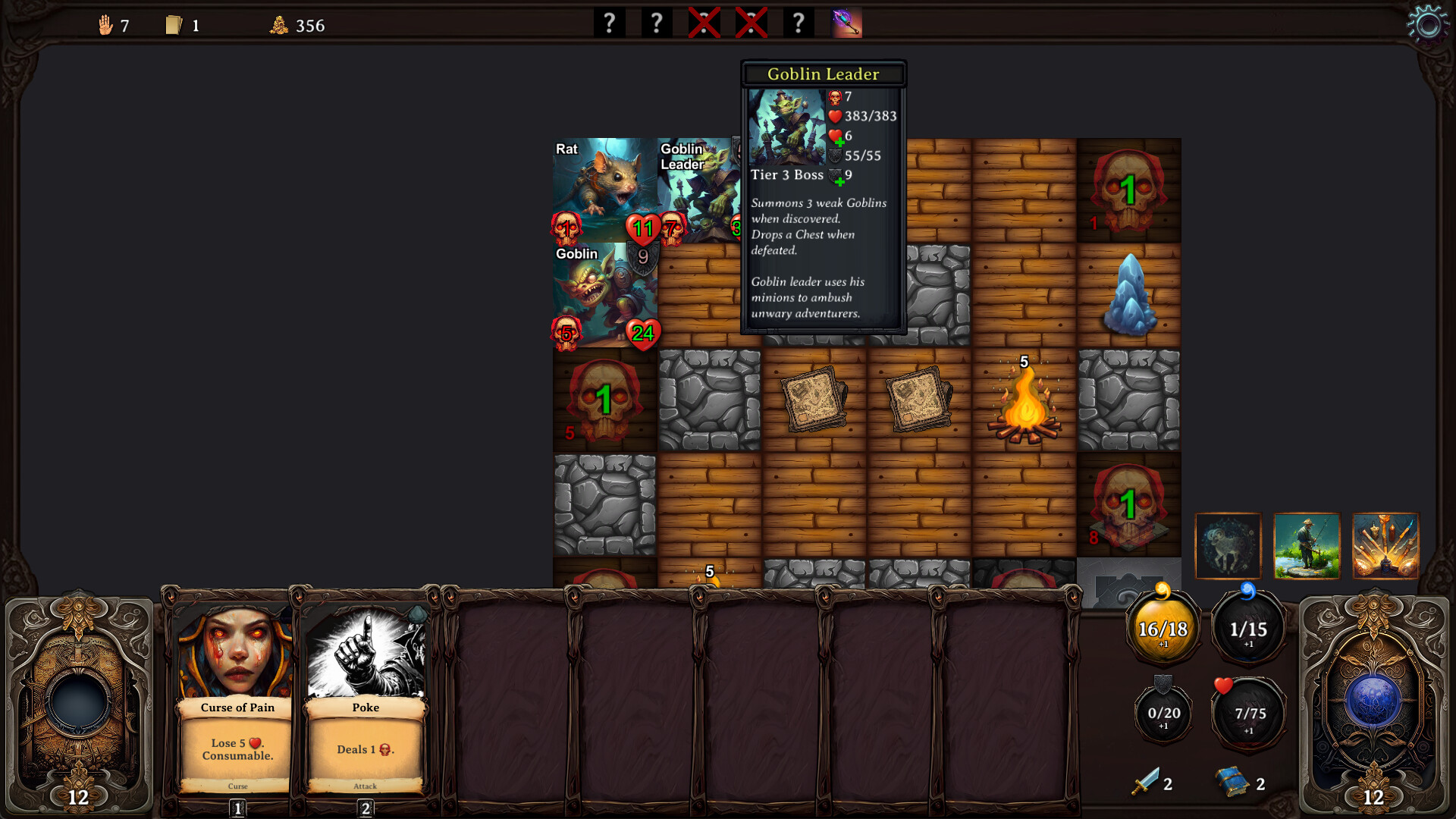The height and width of the screenshot is (819, 1456).
Task: Click the Goblin Leader boss tile
Action: 698,190
